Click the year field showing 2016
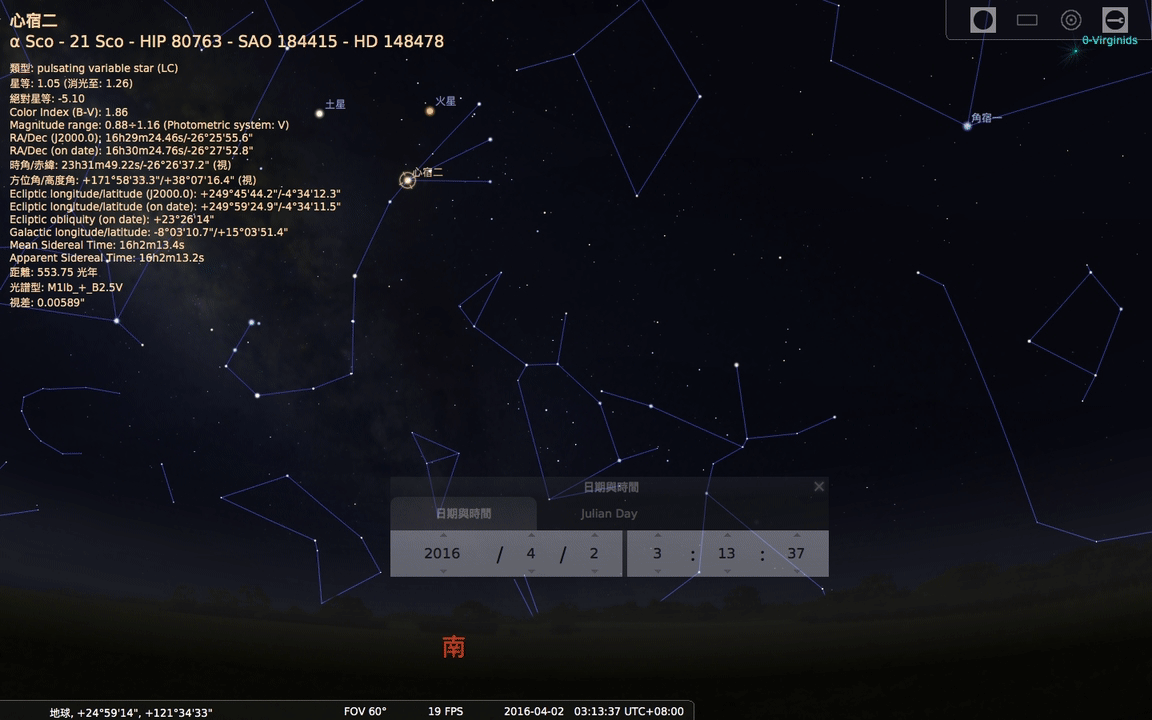The image size is (1152, 720). tap(442, 554)
